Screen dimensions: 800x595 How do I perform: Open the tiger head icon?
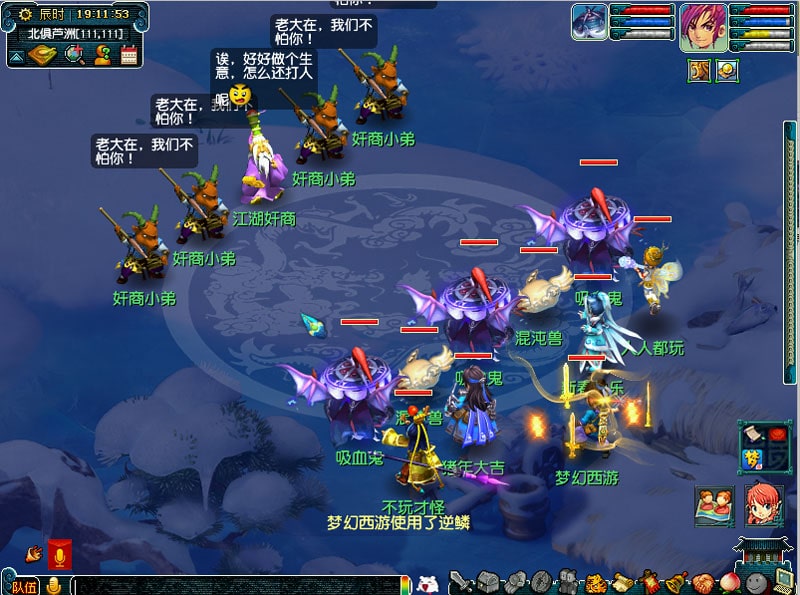click(596, 582)
